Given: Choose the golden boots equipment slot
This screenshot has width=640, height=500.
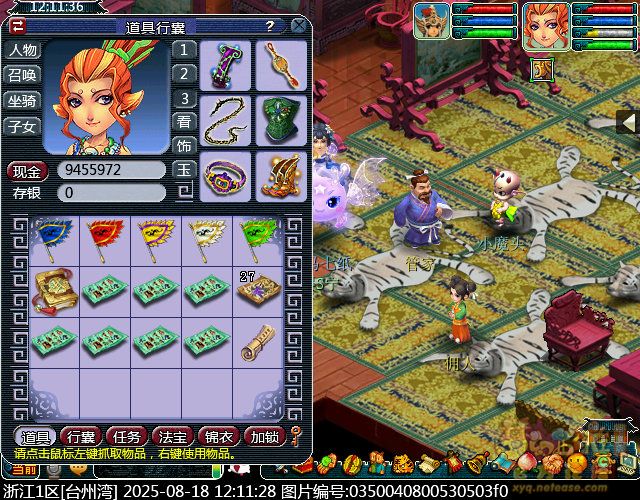Looking at the screenshot, I should click(281, 174).
